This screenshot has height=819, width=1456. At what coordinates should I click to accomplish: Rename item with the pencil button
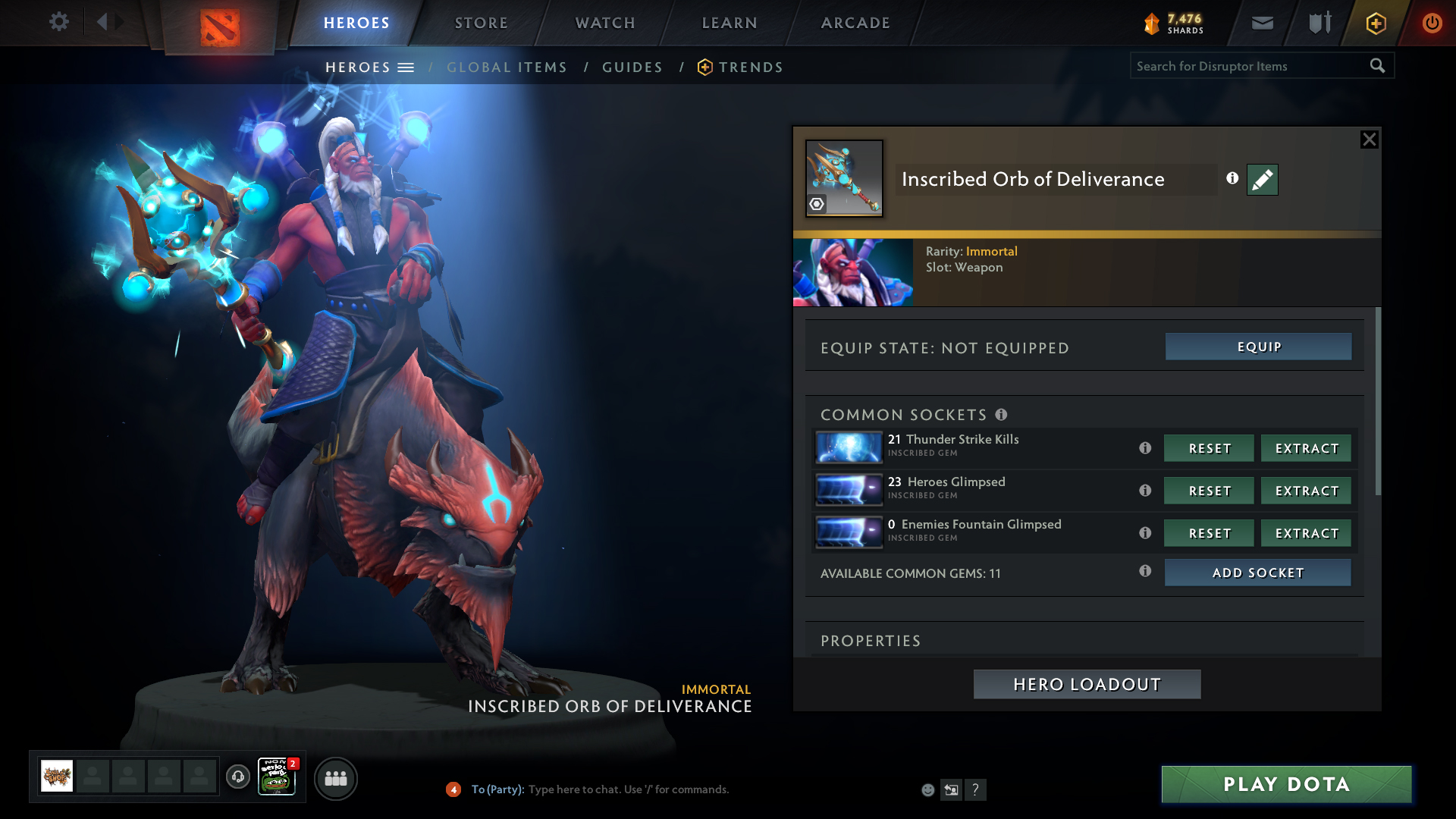(x=1263, y=180)
